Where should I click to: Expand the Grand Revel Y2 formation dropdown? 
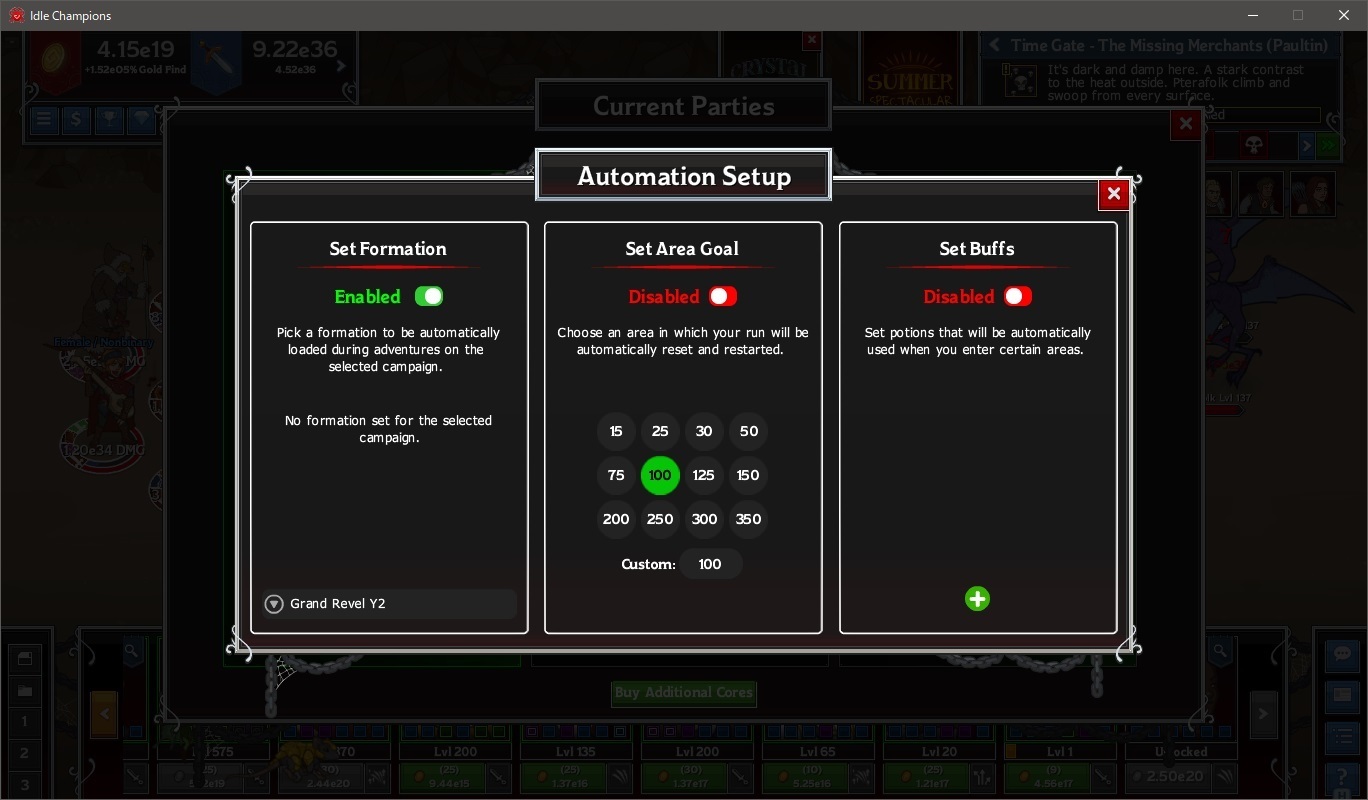pos(274,603)
